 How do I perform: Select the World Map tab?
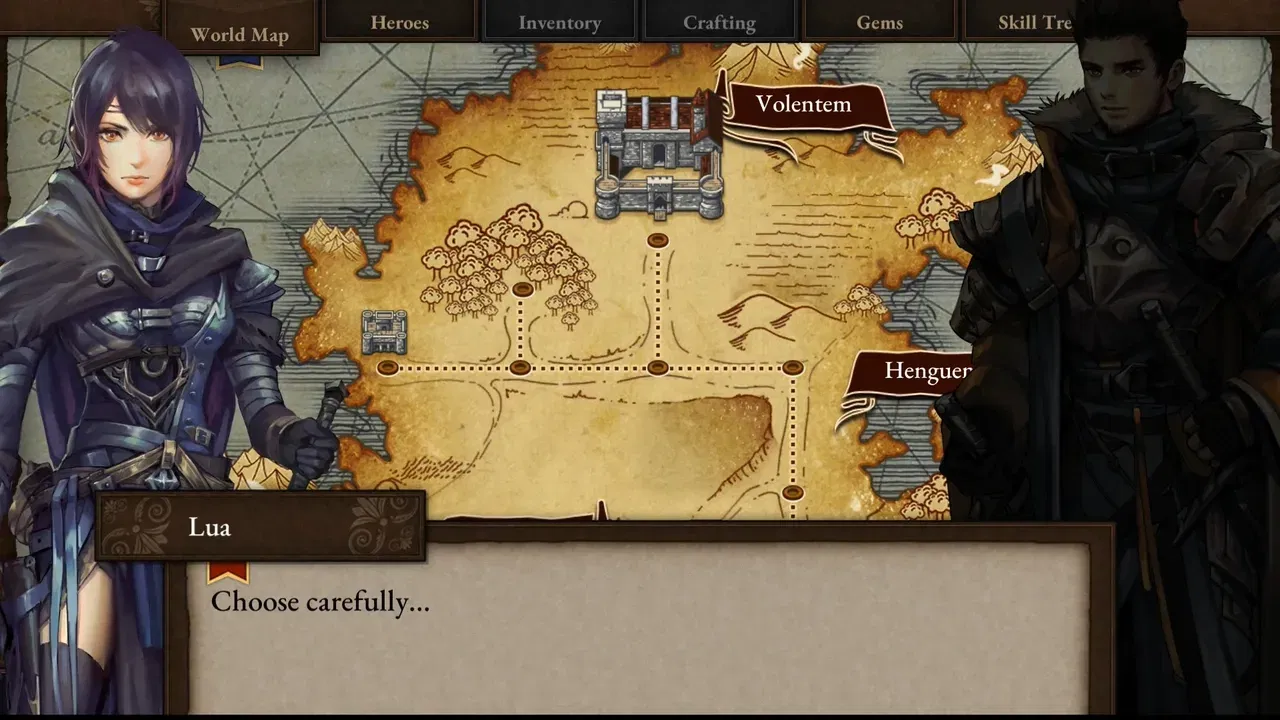[x=240, y=33]
